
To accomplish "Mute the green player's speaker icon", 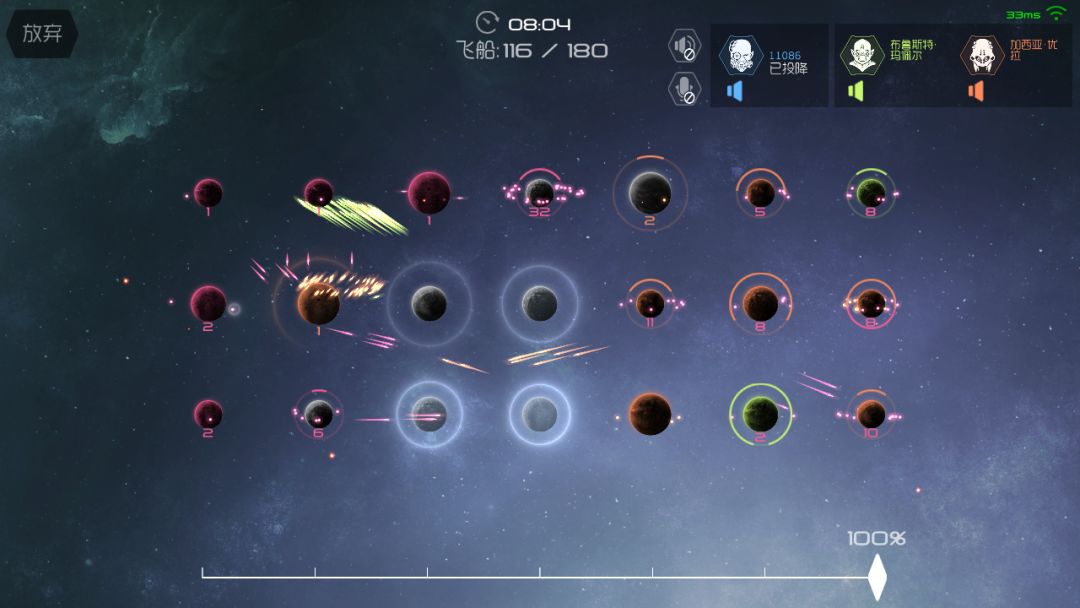I will [x=855, y=91].
